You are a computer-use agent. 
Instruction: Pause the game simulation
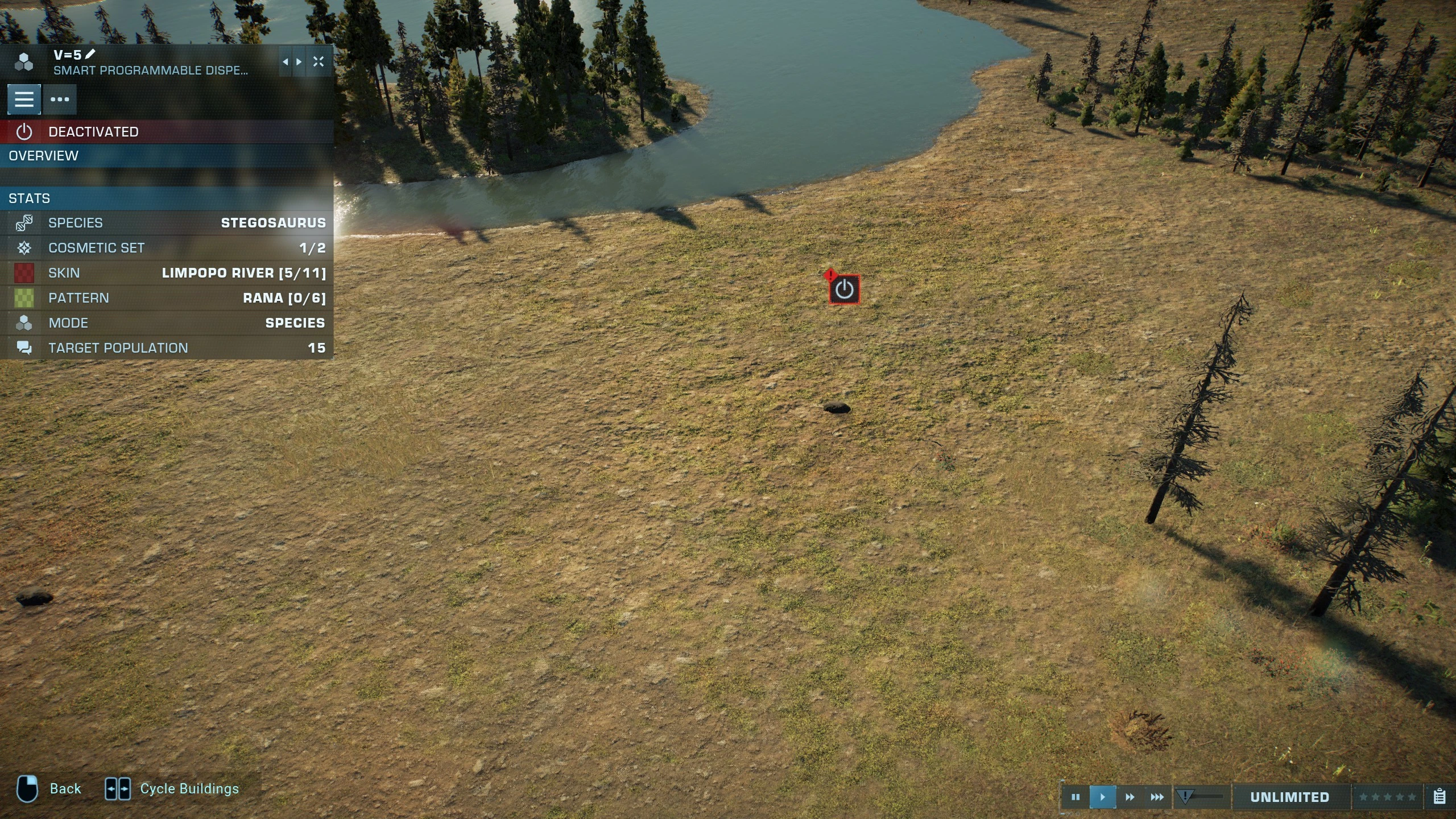pos(1076,797)
